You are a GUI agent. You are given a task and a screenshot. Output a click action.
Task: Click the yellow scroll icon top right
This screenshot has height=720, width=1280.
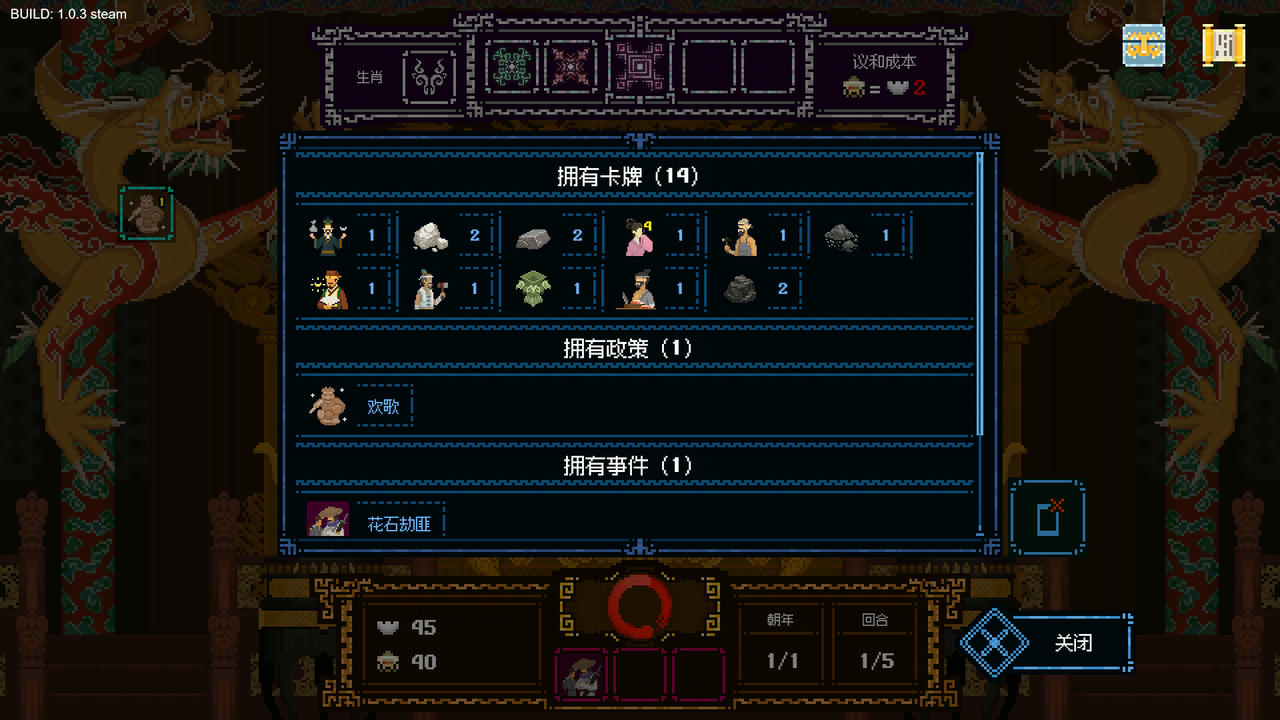pyautogui.click(x=1224, y=45)
